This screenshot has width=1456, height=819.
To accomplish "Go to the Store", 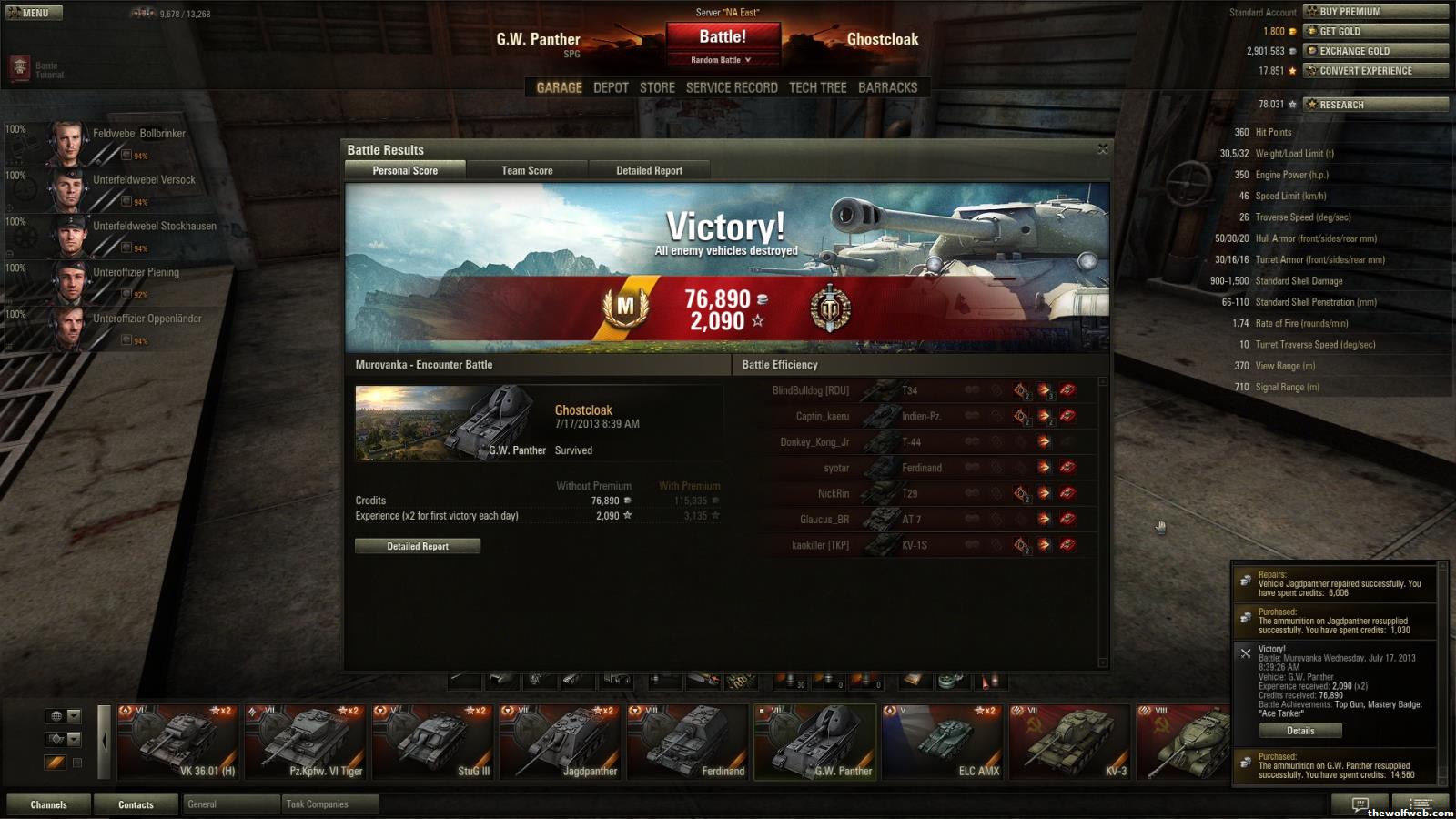I will pos(657,87).
